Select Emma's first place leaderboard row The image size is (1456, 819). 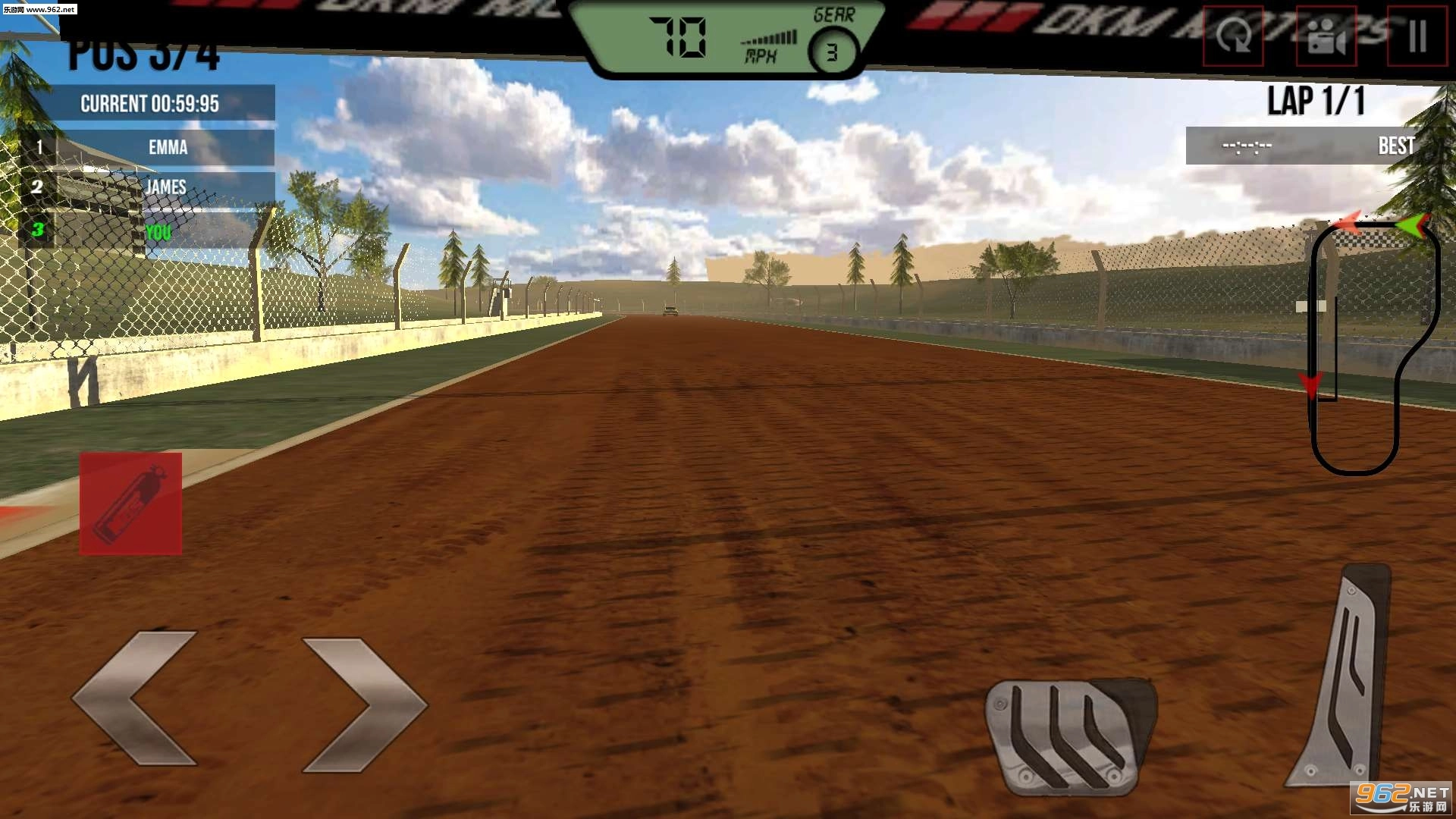click(168, 148)
